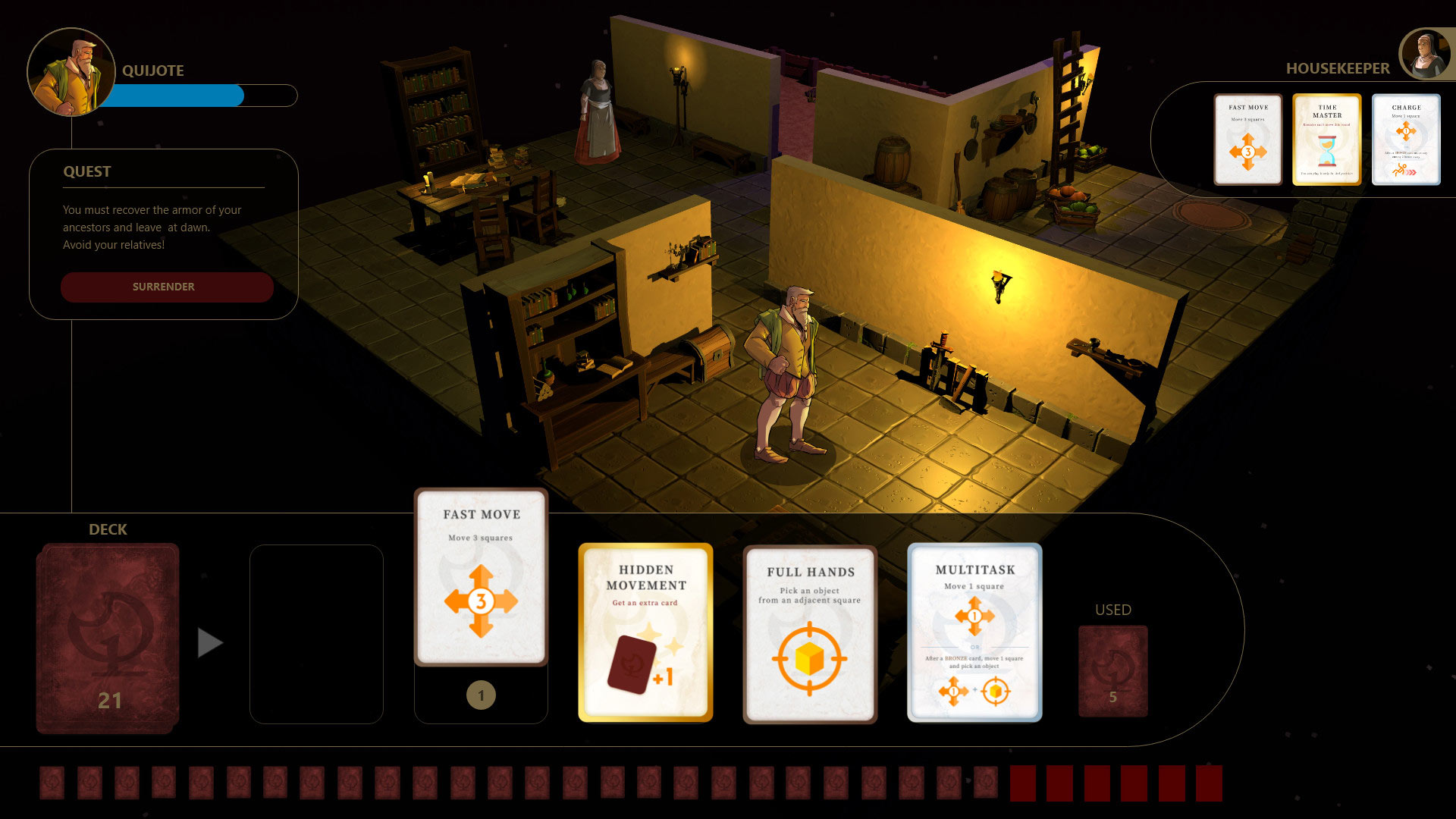1456x819 pixels.
Task: Select the Fast Move card in hand
Action: pos(481,577)
